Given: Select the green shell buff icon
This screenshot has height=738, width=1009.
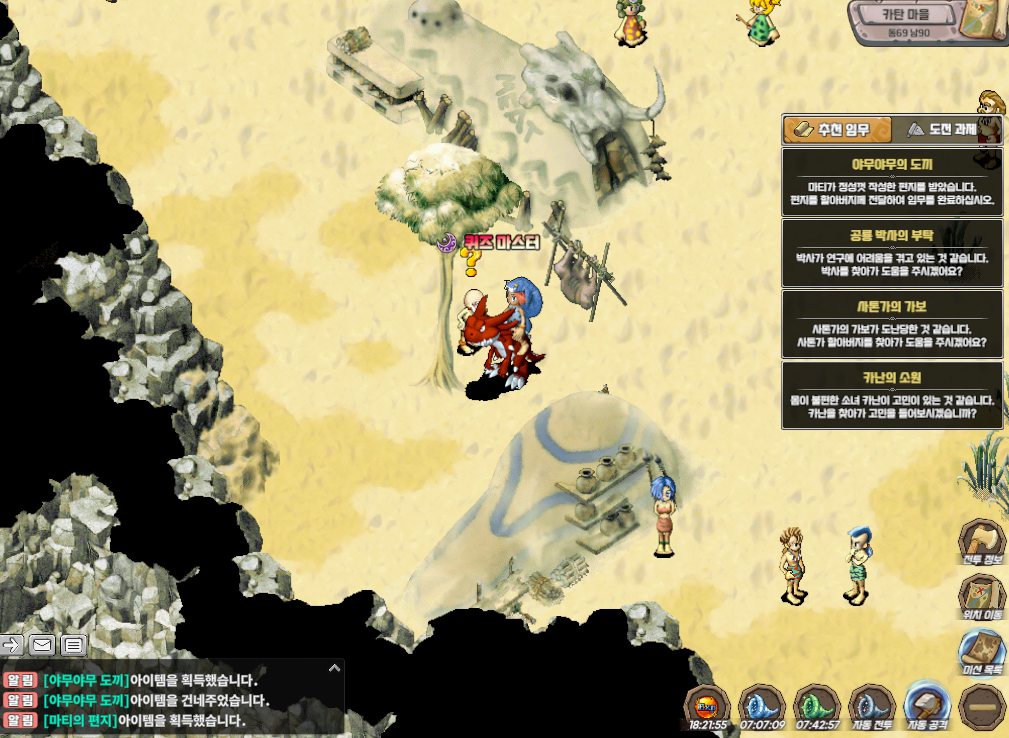Looking at the screenshot, I should click(x=816, y=705).
